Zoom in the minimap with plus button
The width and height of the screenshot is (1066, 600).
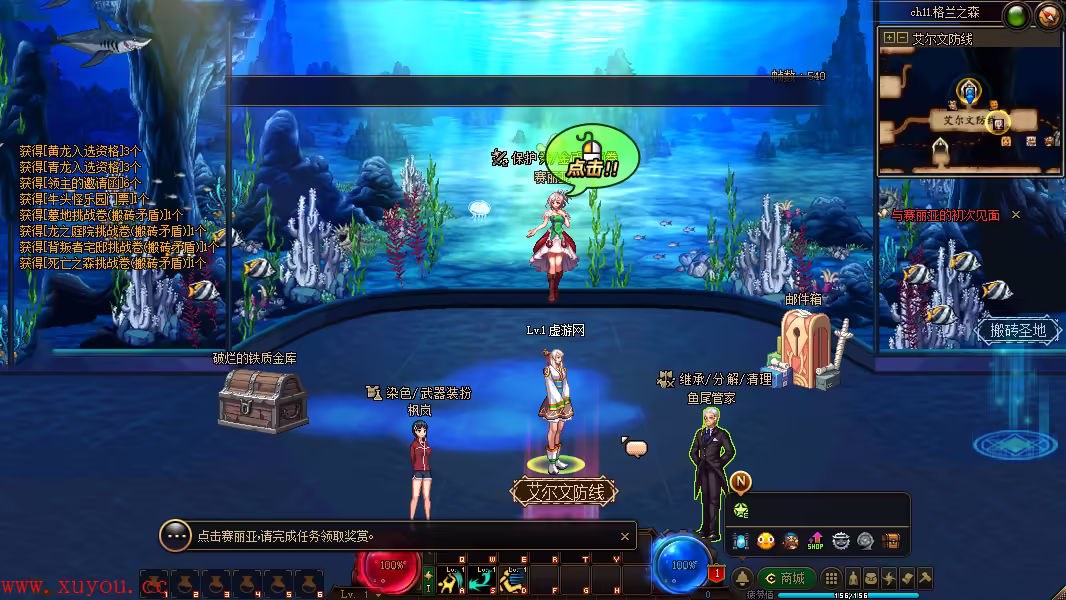click(x=888, y=38)
